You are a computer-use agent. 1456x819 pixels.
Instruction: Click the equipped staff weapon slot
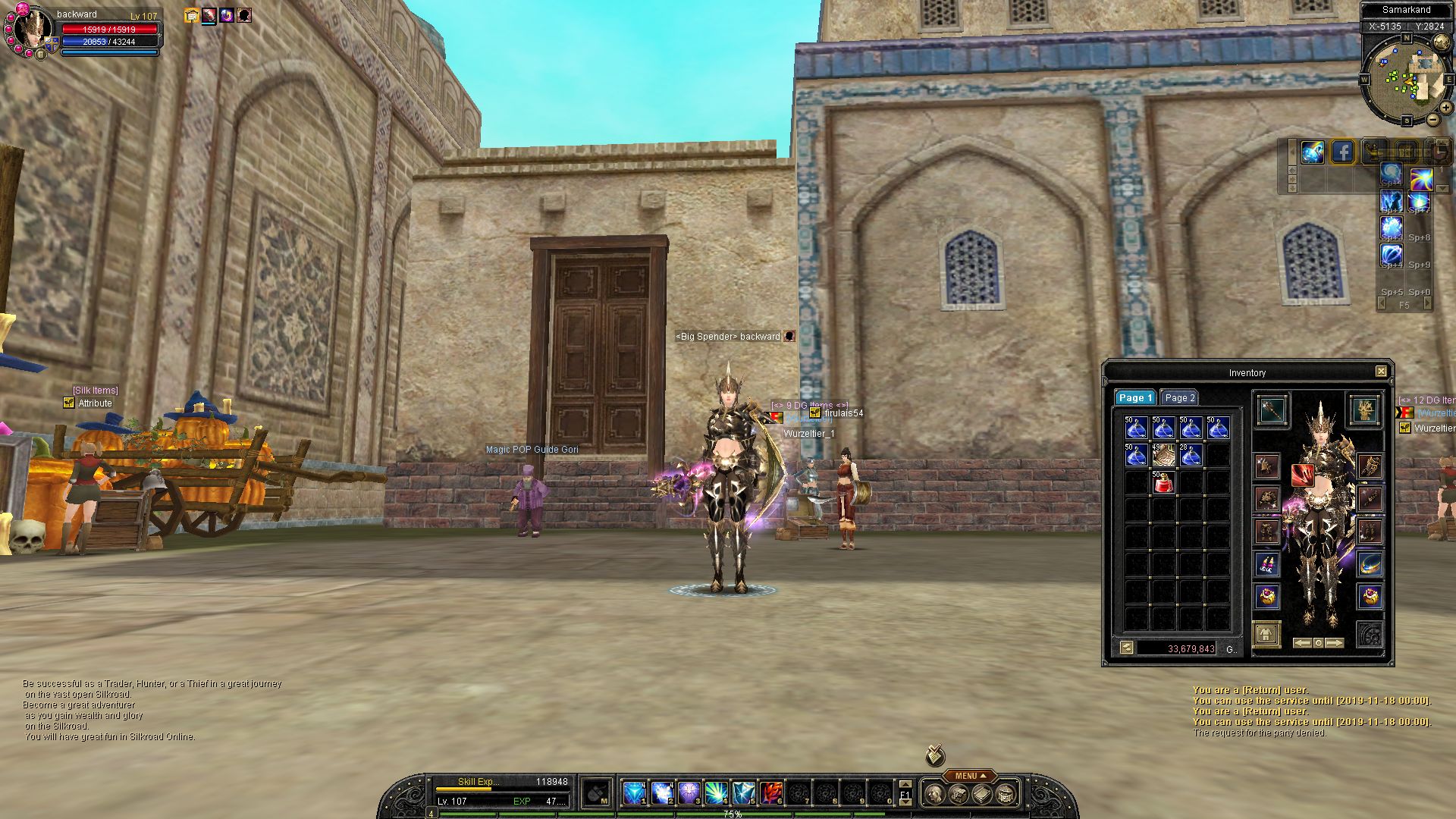click(1271, 410)
